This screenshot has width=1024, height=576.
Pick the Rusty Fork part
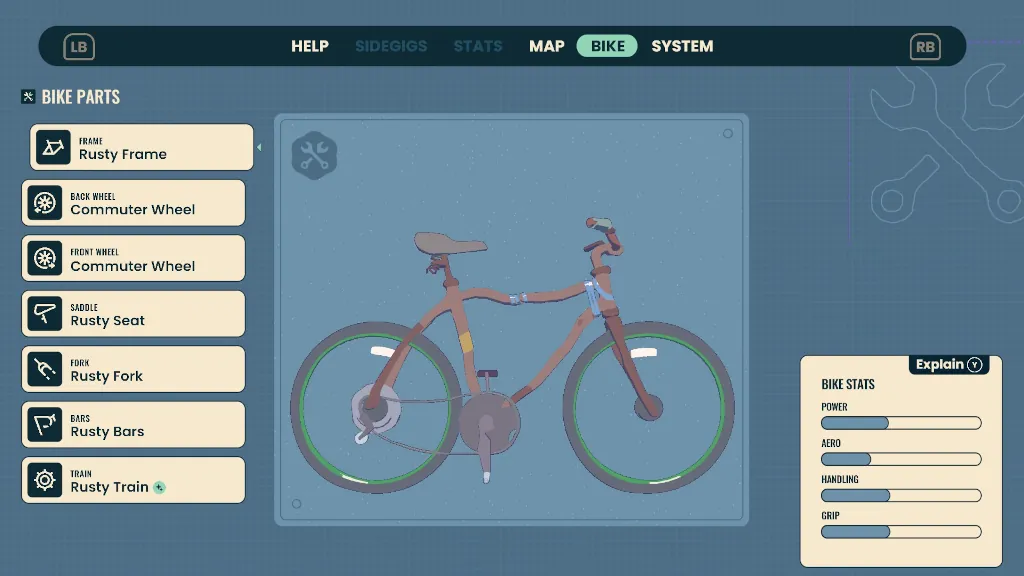pyautogui.click(x=133, y=370)
